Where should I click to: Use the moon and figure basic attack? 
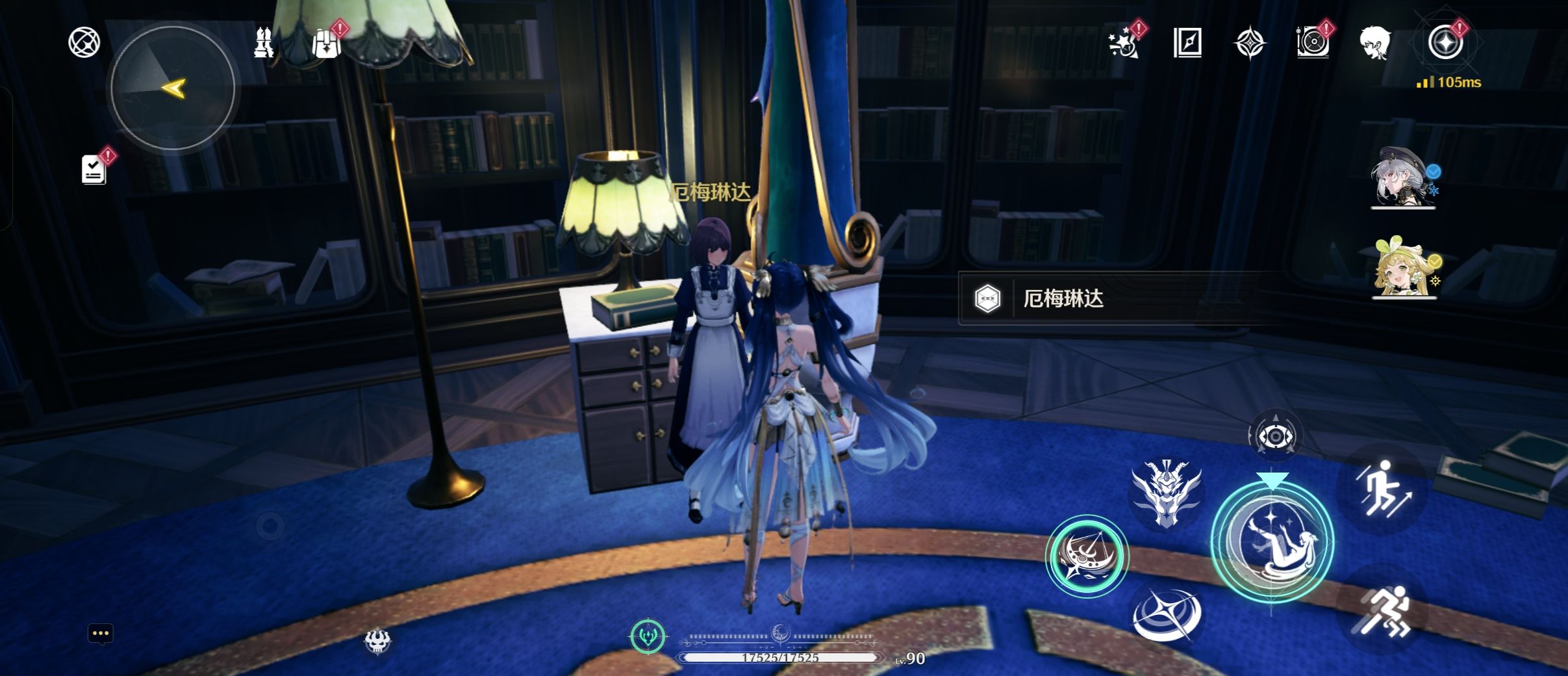coord(1272,542)
